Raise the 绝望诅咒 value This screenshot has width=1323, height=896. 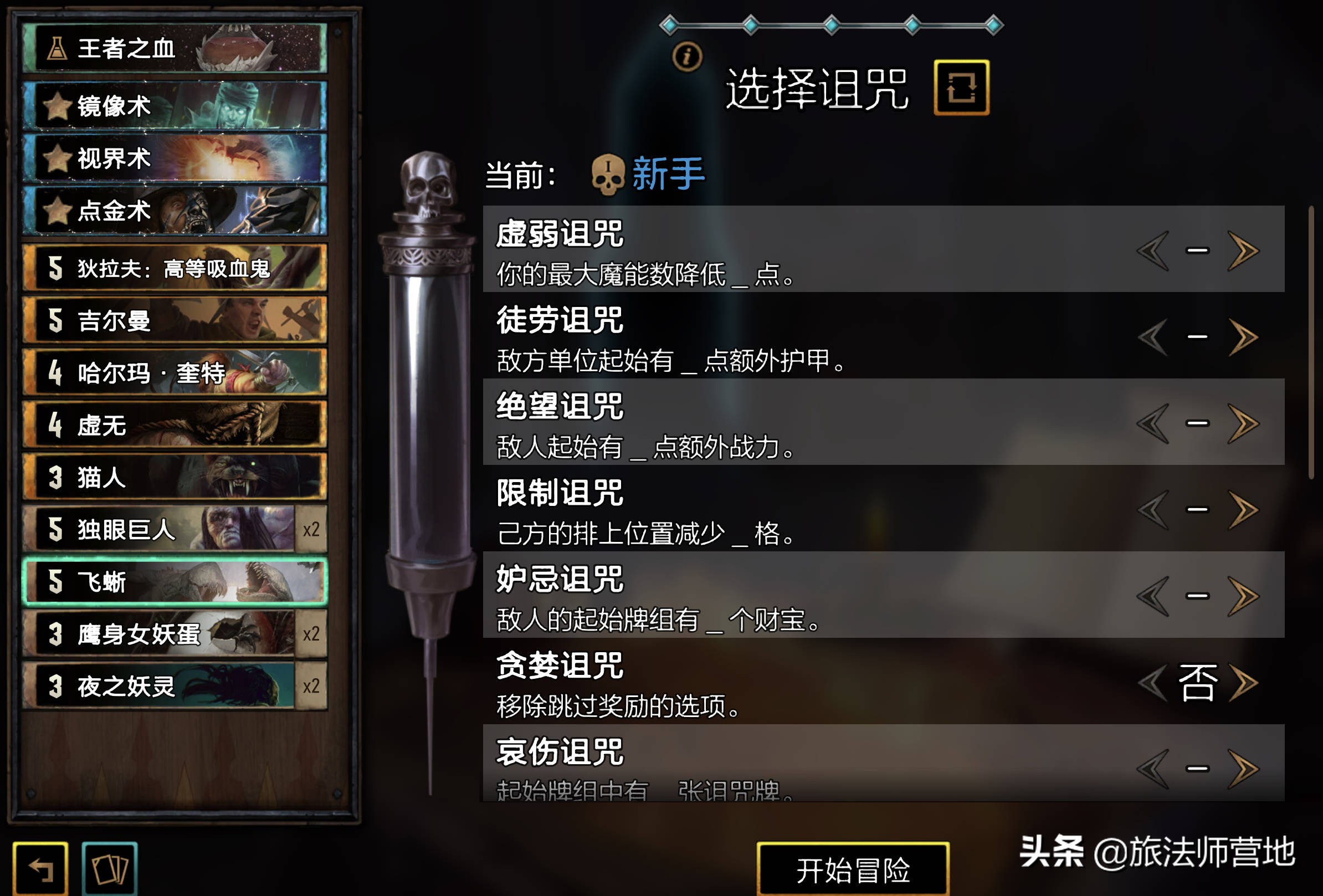[x=1245, y=423]
